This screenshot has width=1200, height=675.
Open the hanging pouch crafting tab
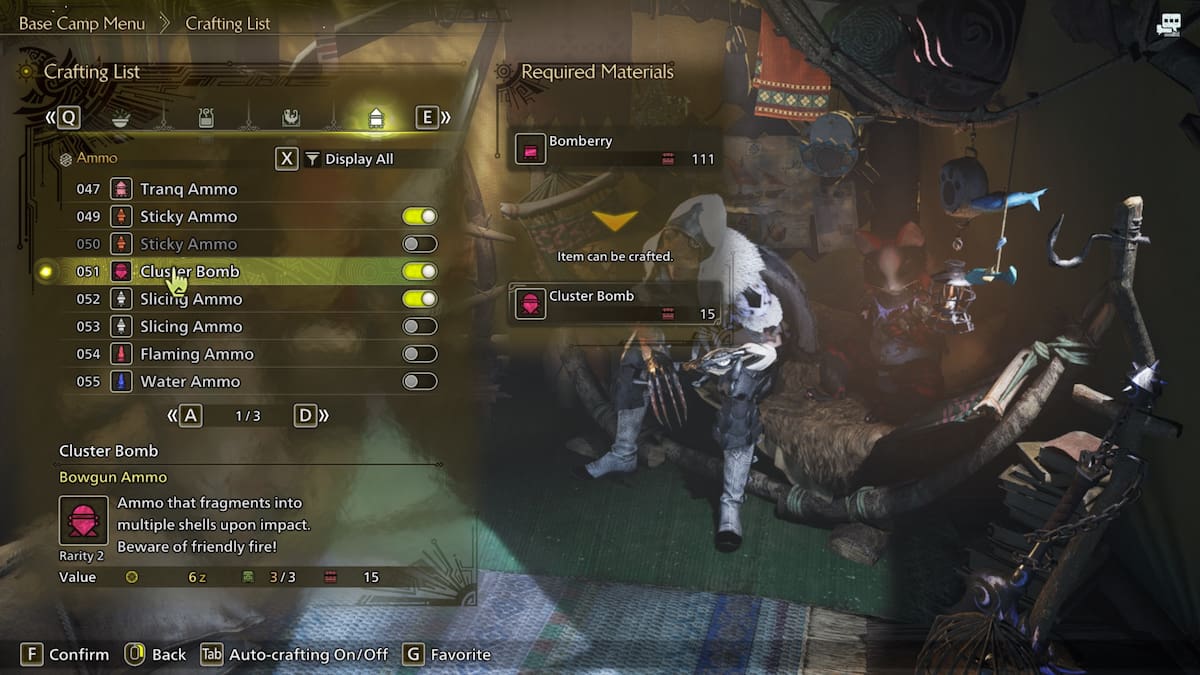tap(205, 118)
